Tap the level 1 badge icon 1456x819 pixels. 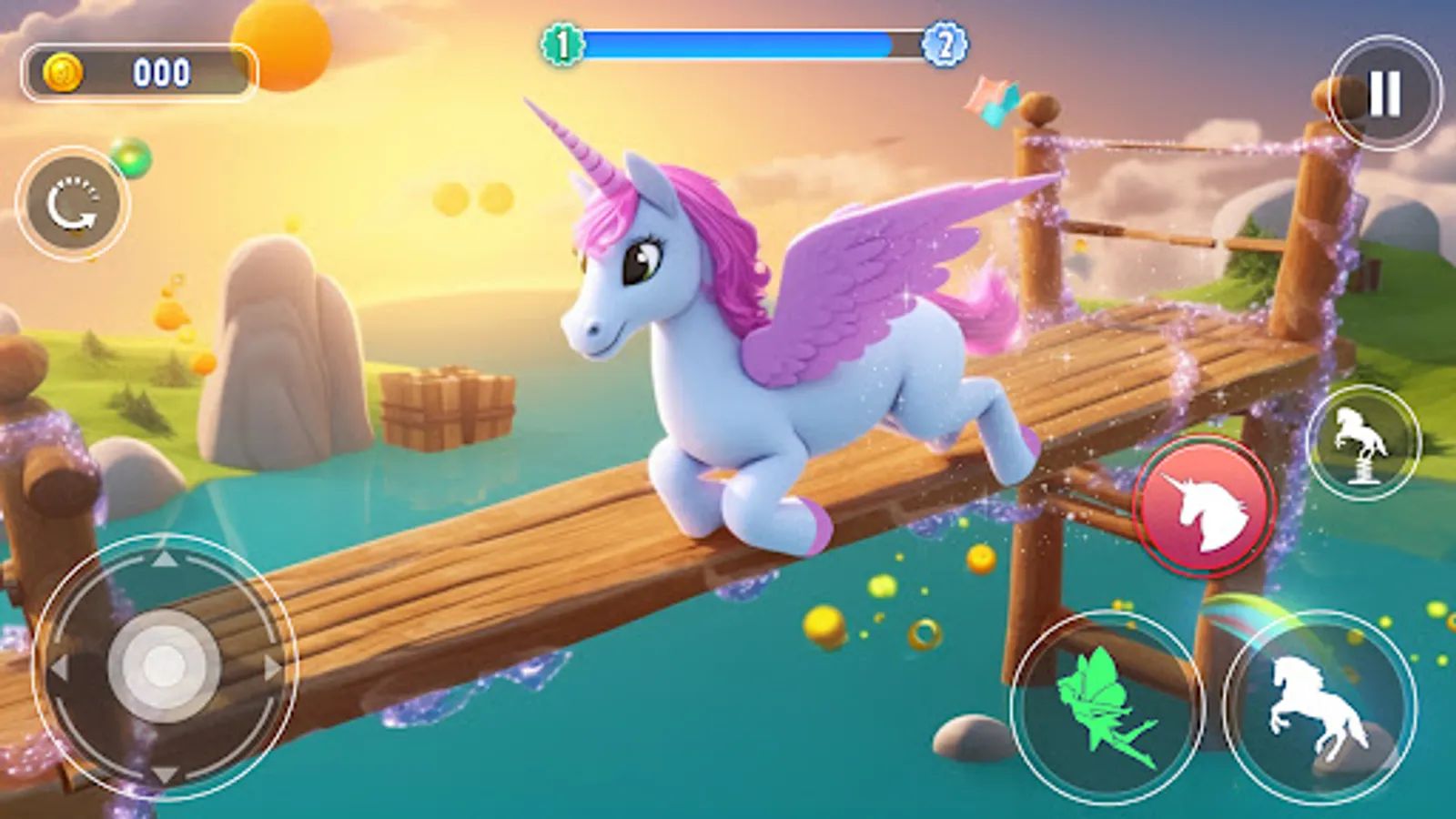(x=562, y=40)
